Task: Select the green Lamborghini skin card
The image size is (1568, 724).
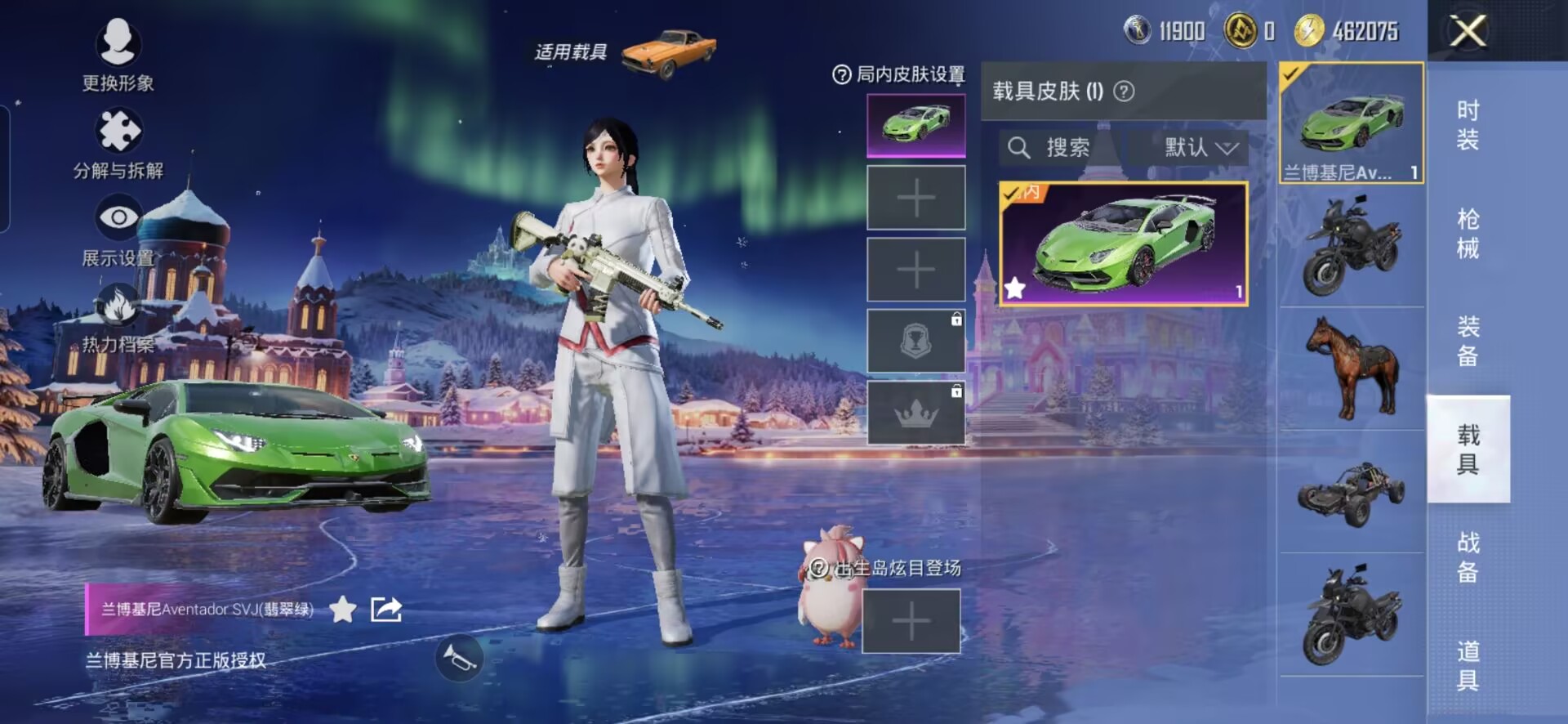Action: point(1123,244)
